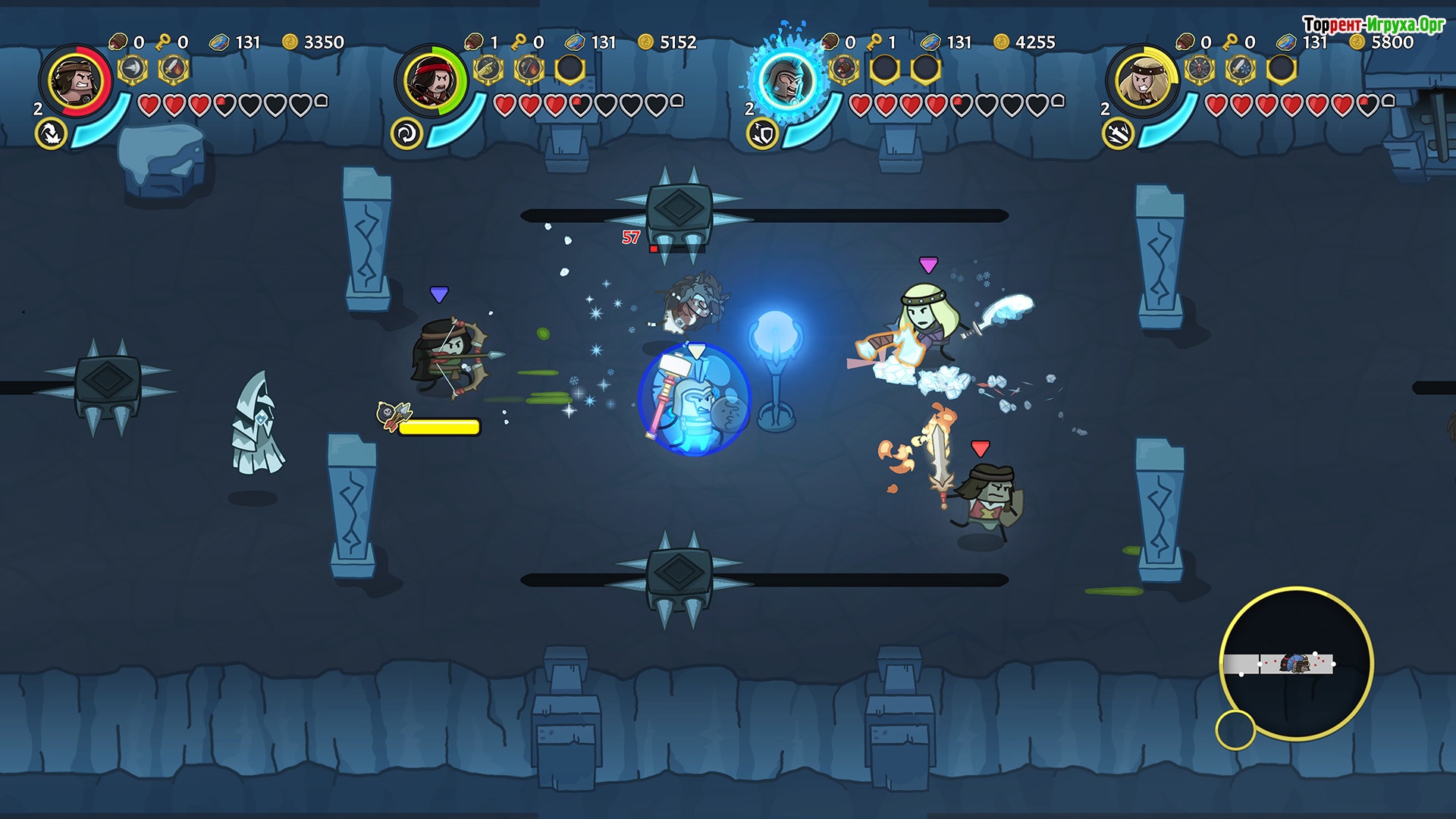Select the red-bandana archer portrait
Screen dimensions: 1456x819
pyautogui.click(x=431, y=80)
